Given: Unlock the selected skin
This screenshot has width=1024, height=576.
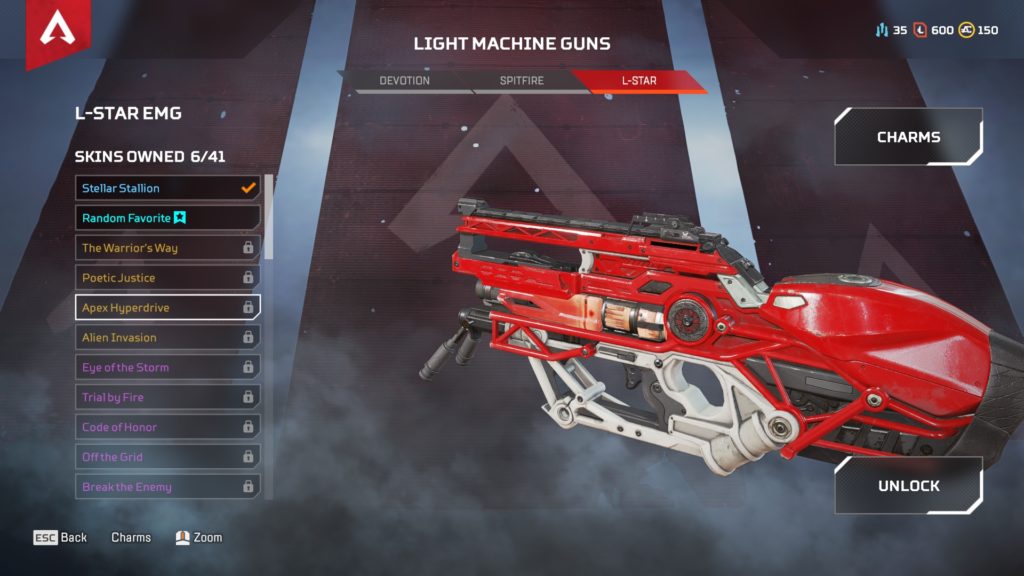Looking at the screenshot, I should [908, 486].
